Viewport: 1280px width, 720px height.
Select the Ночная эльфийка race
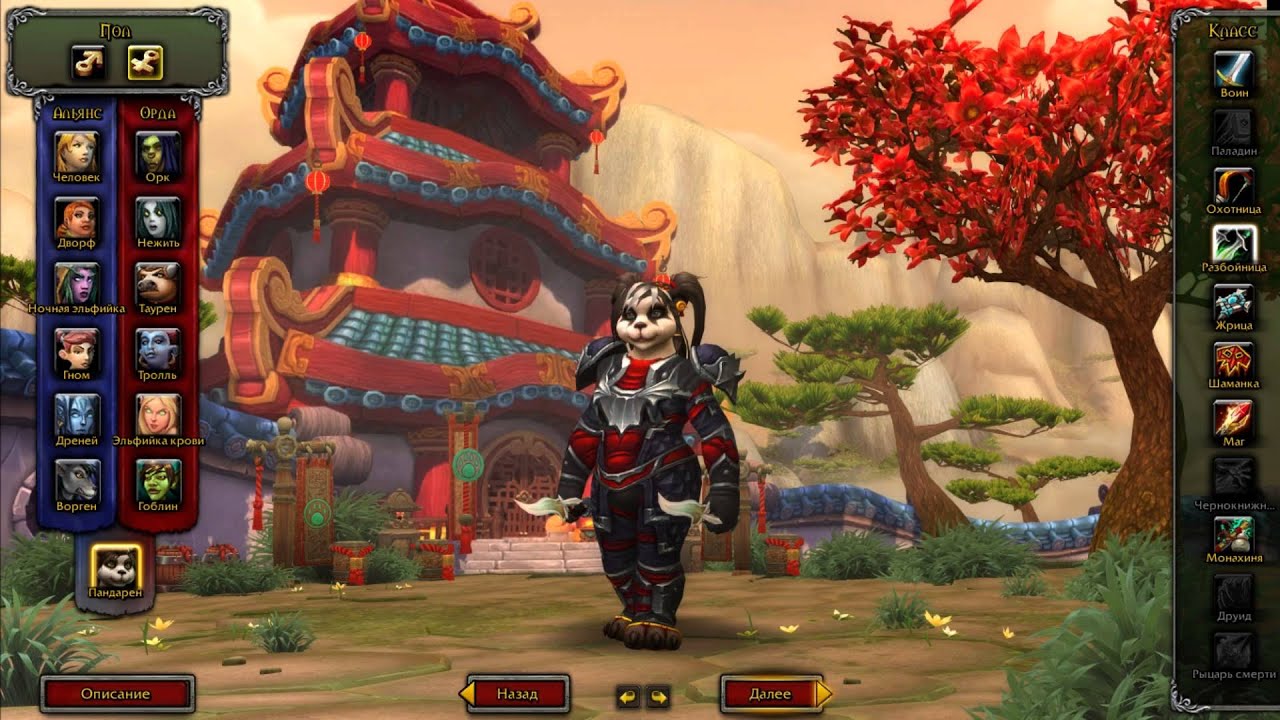tap(78, 283)
